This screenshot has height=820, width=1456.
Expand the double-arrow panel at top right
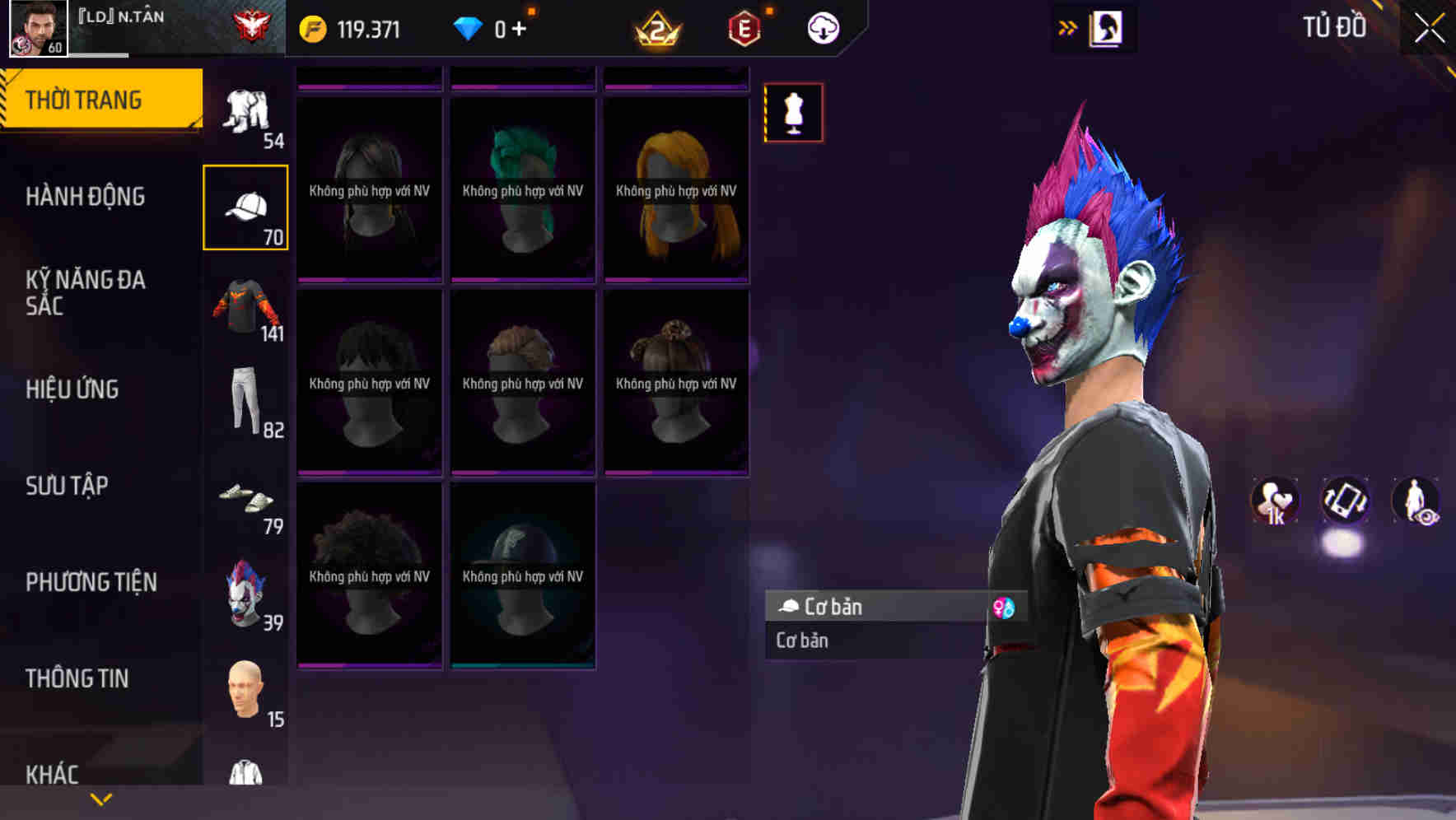point(1066,26)
